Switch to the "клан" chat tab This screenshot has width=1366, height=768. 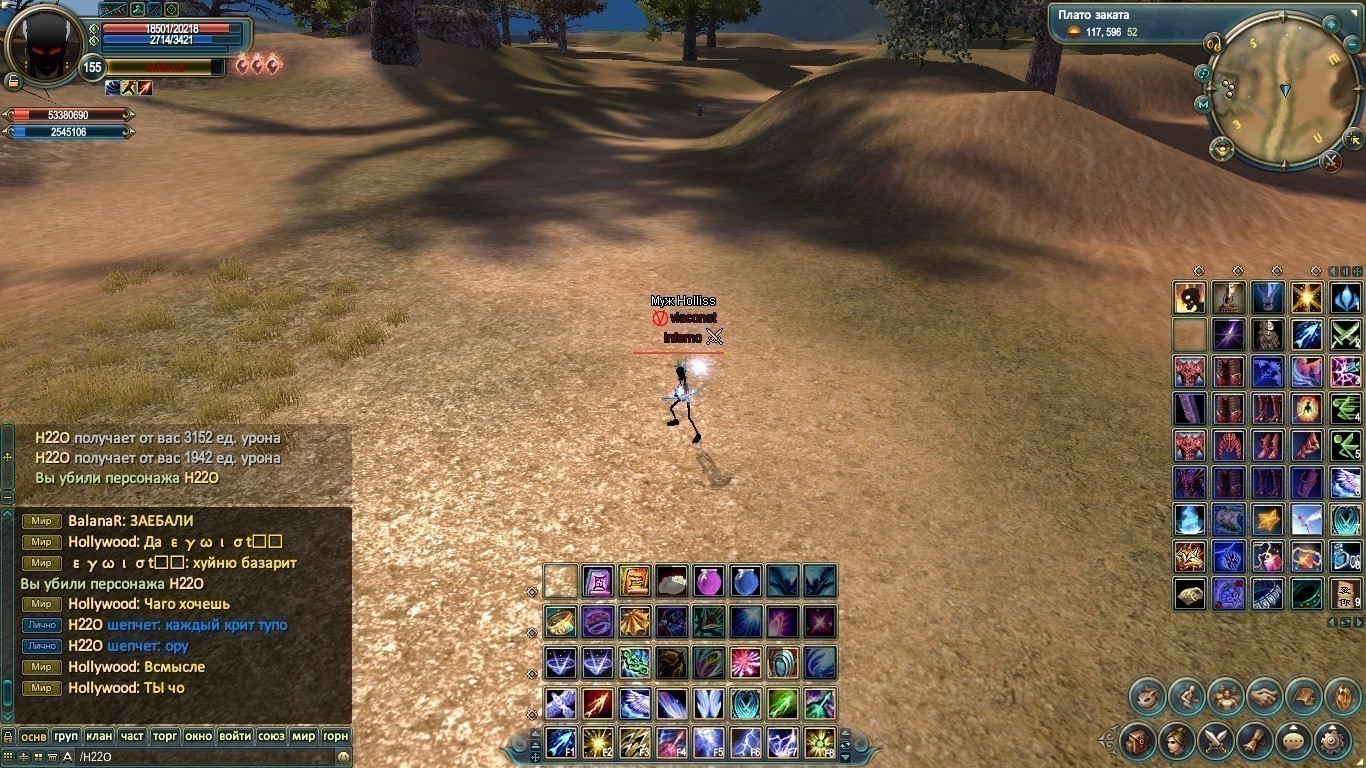click(99, 736)
